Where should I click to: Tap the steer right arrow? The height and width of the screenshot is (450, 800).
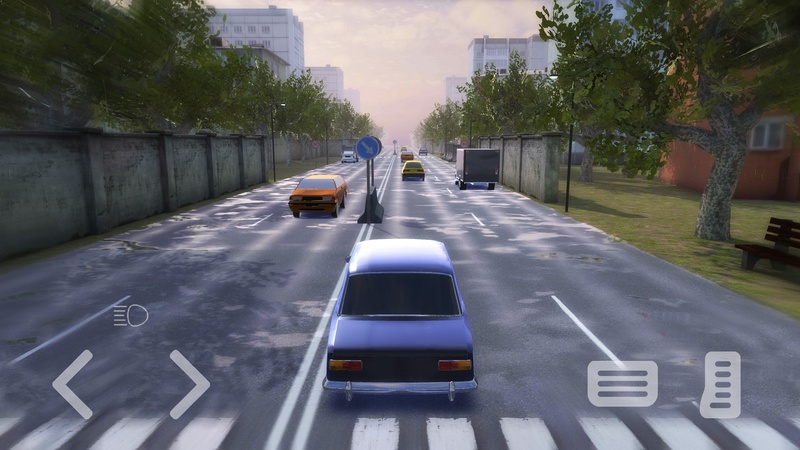point(188,384)
